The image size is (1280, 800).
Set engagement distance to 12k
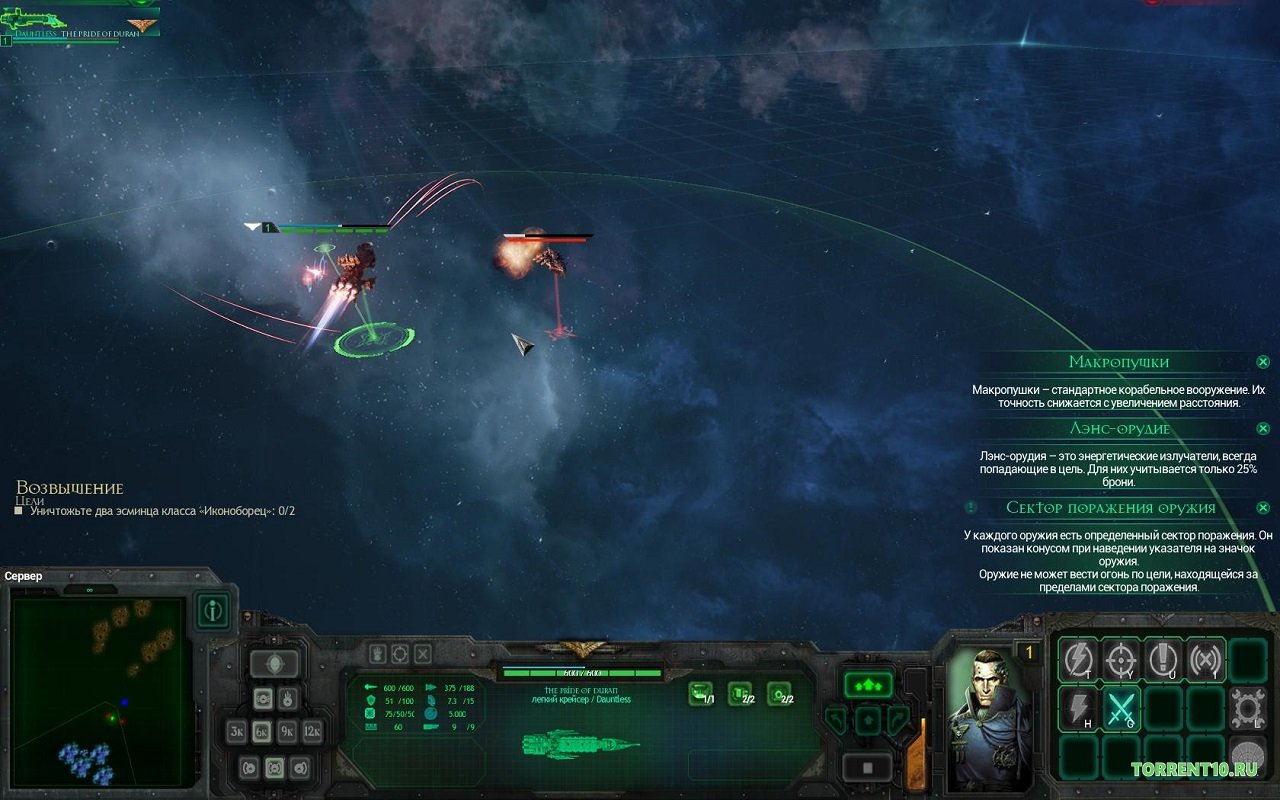[312, 731]
